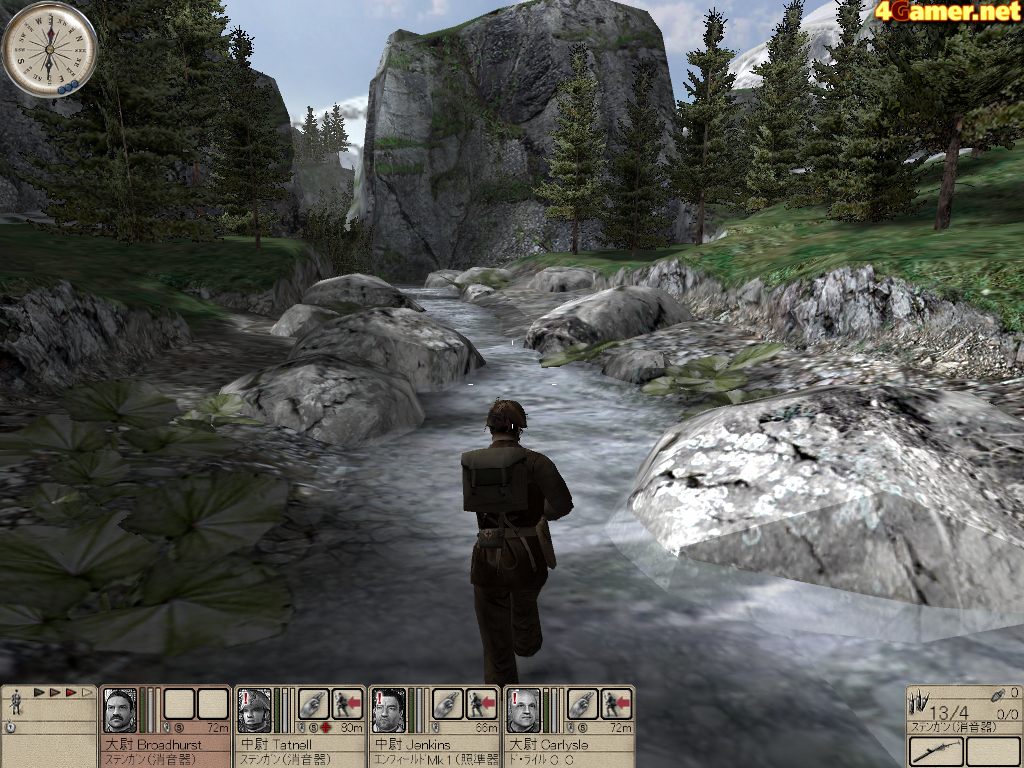This screenshot has height=768, width=1024.
Task: Select the silenced Sten gun weapon slot
Action: (x=935, y=751)
